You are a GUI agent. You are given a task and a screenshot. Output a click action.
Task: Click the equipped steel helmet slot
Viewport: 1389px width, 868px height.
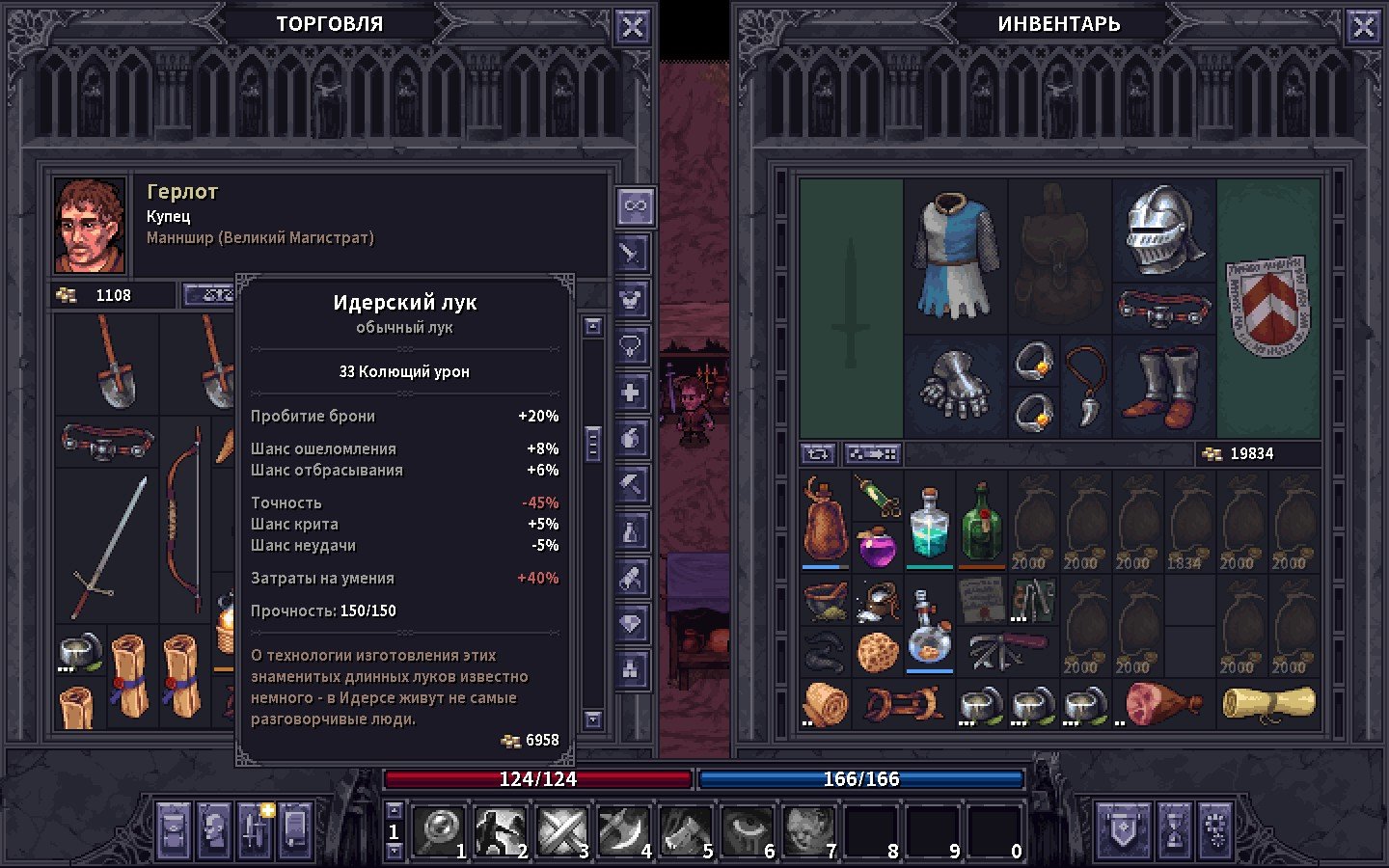point(1164,230)
